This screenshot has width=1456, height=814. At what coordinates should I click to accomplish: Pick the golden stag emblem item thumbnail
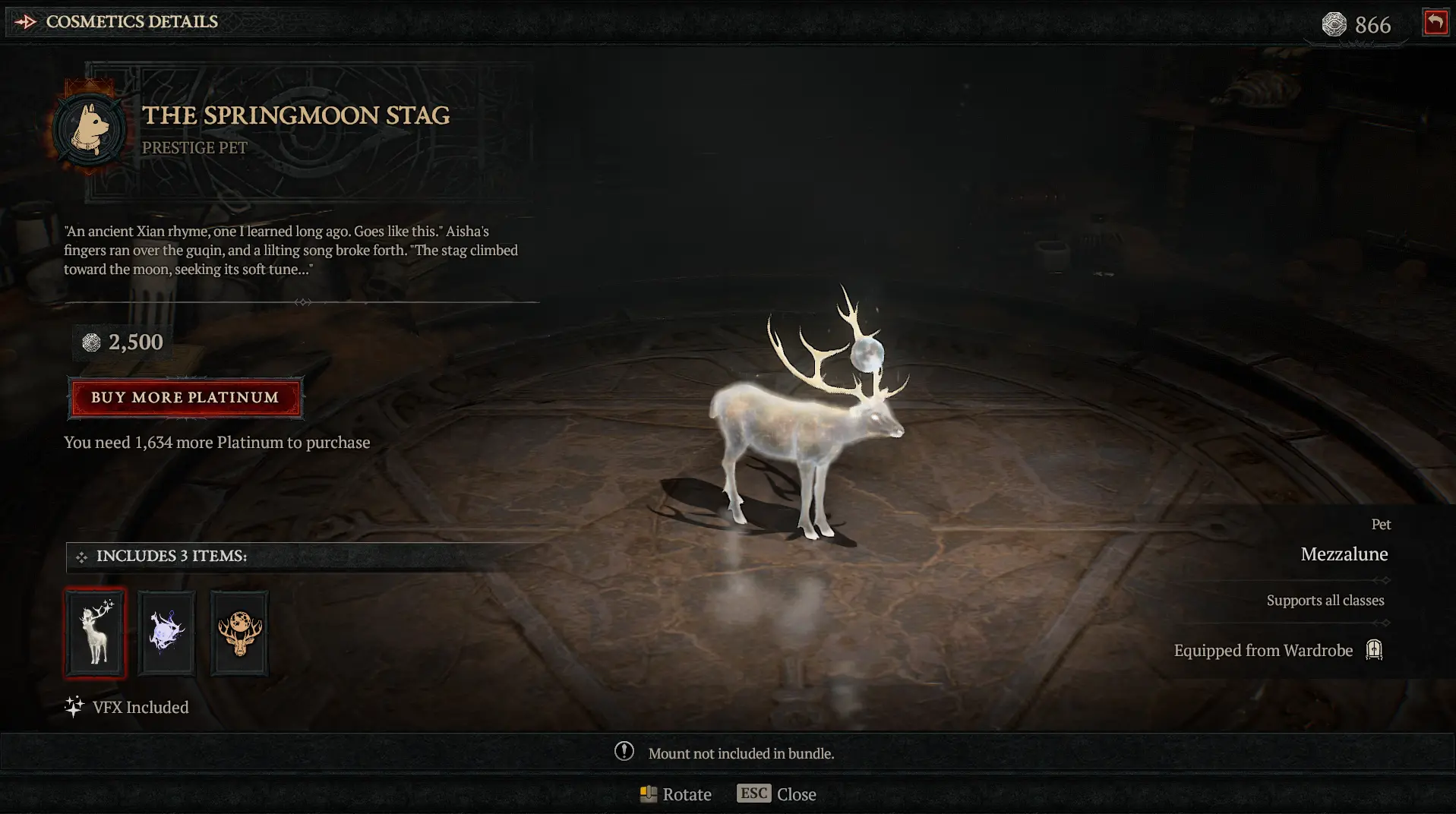239,633
